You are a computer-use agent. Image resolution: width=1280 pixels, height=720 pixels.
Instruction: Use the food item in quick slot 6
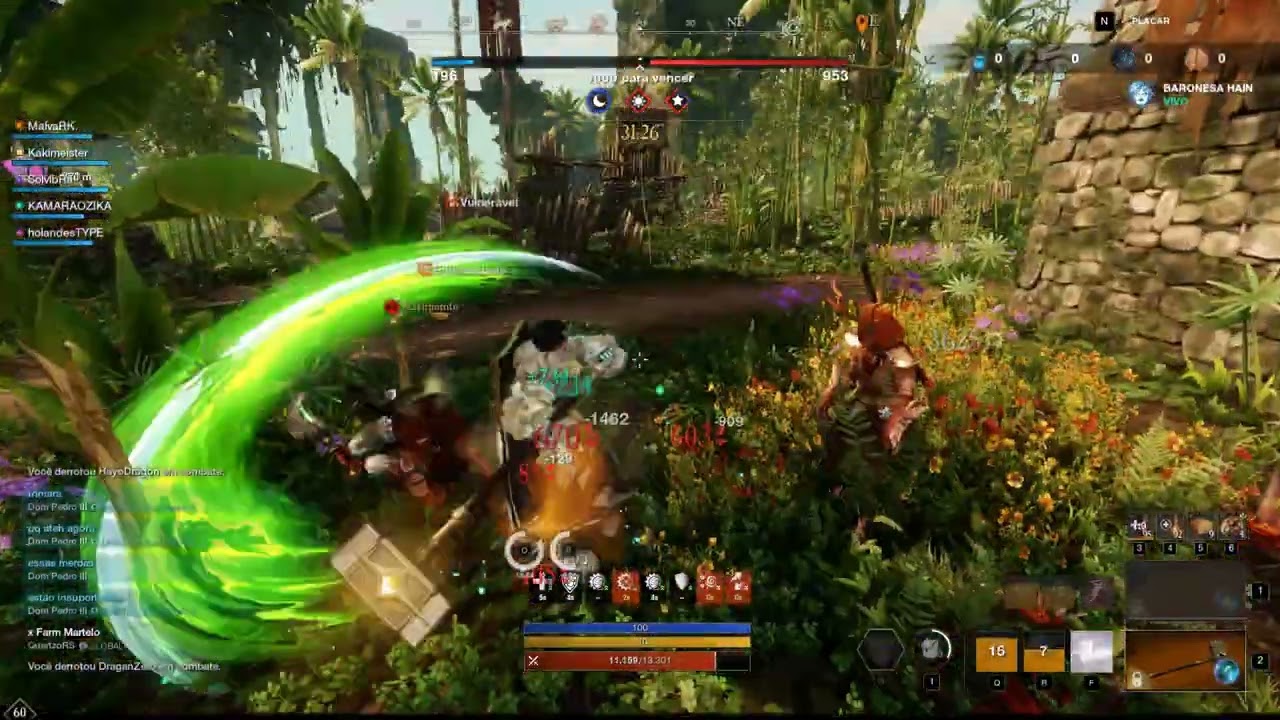coord(1232,528)
